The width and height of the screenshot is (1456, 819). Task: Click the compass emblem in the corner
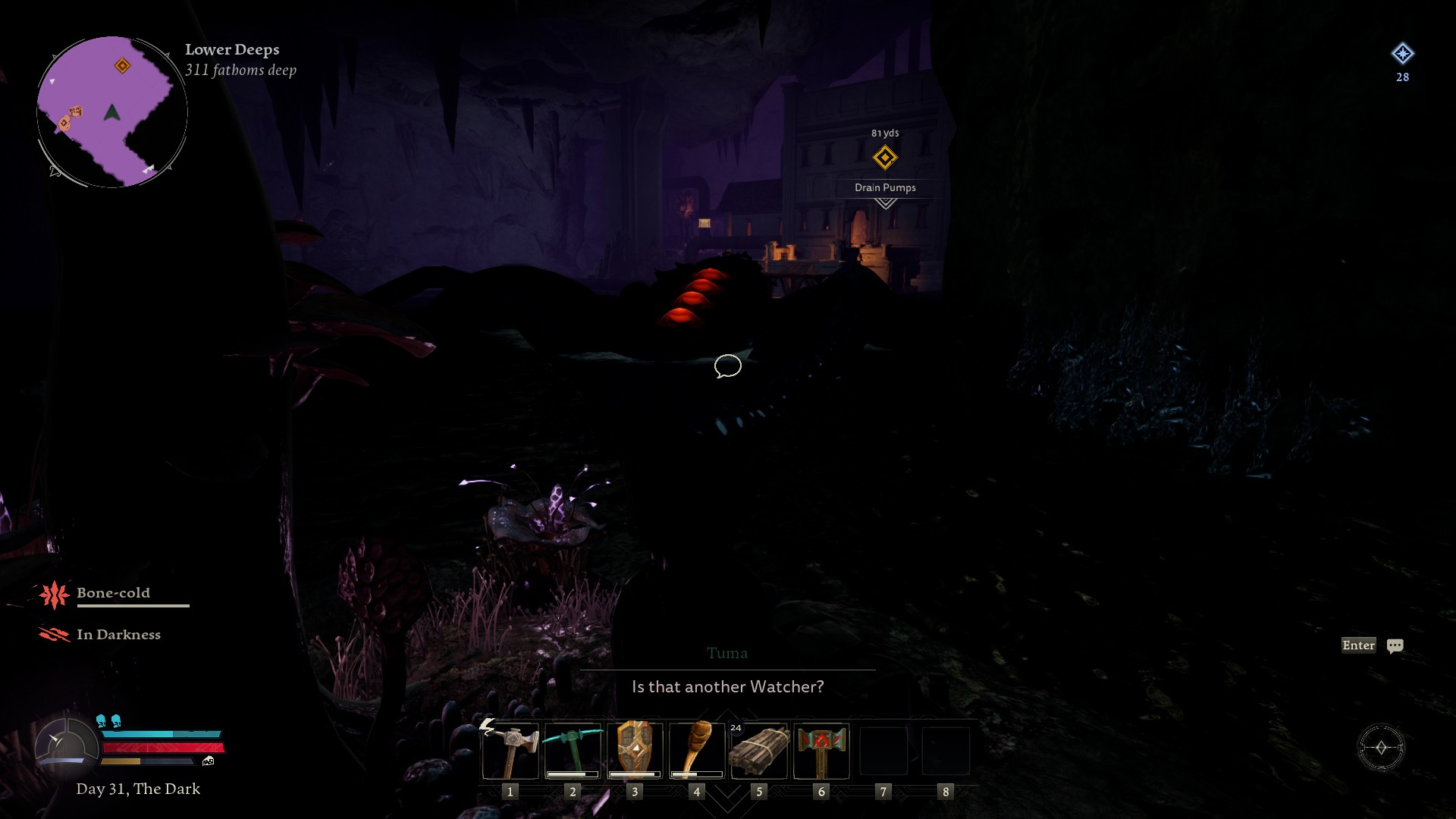pyautogui.click(x=1381, y=748)
